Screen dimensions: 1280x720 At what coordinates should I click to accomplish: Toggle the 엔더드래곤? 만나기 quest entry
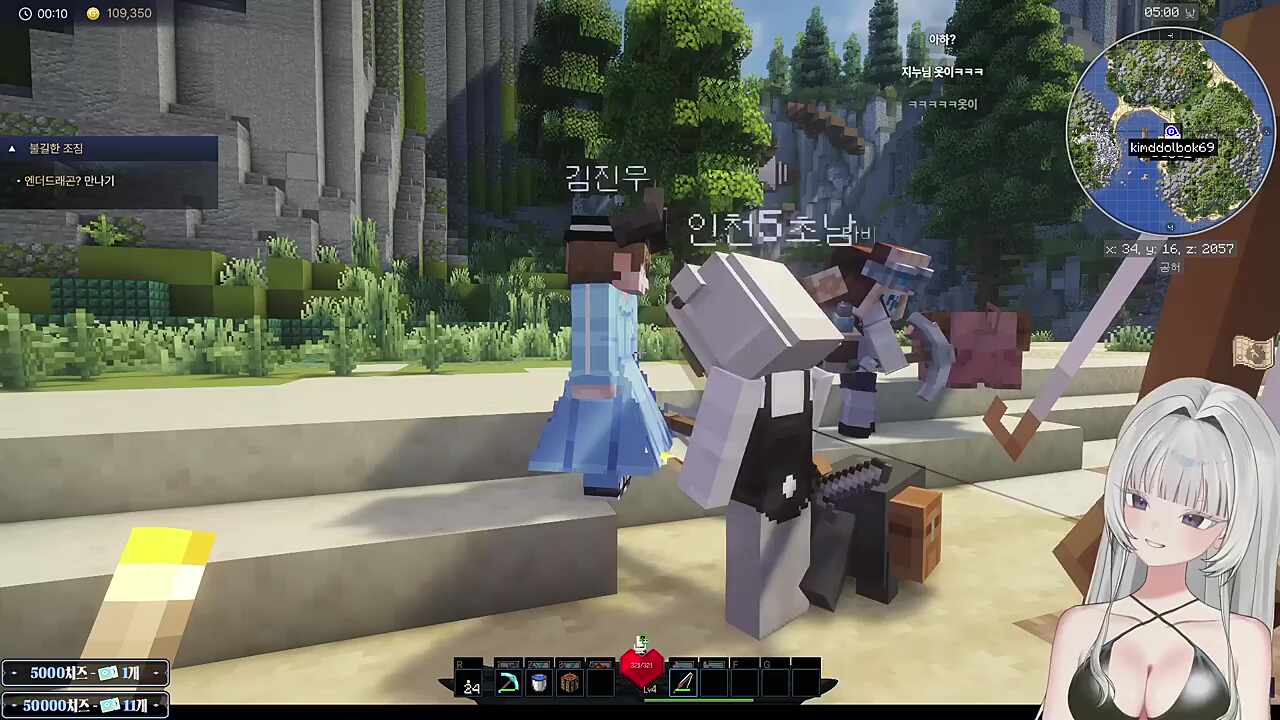coord(70,180)
